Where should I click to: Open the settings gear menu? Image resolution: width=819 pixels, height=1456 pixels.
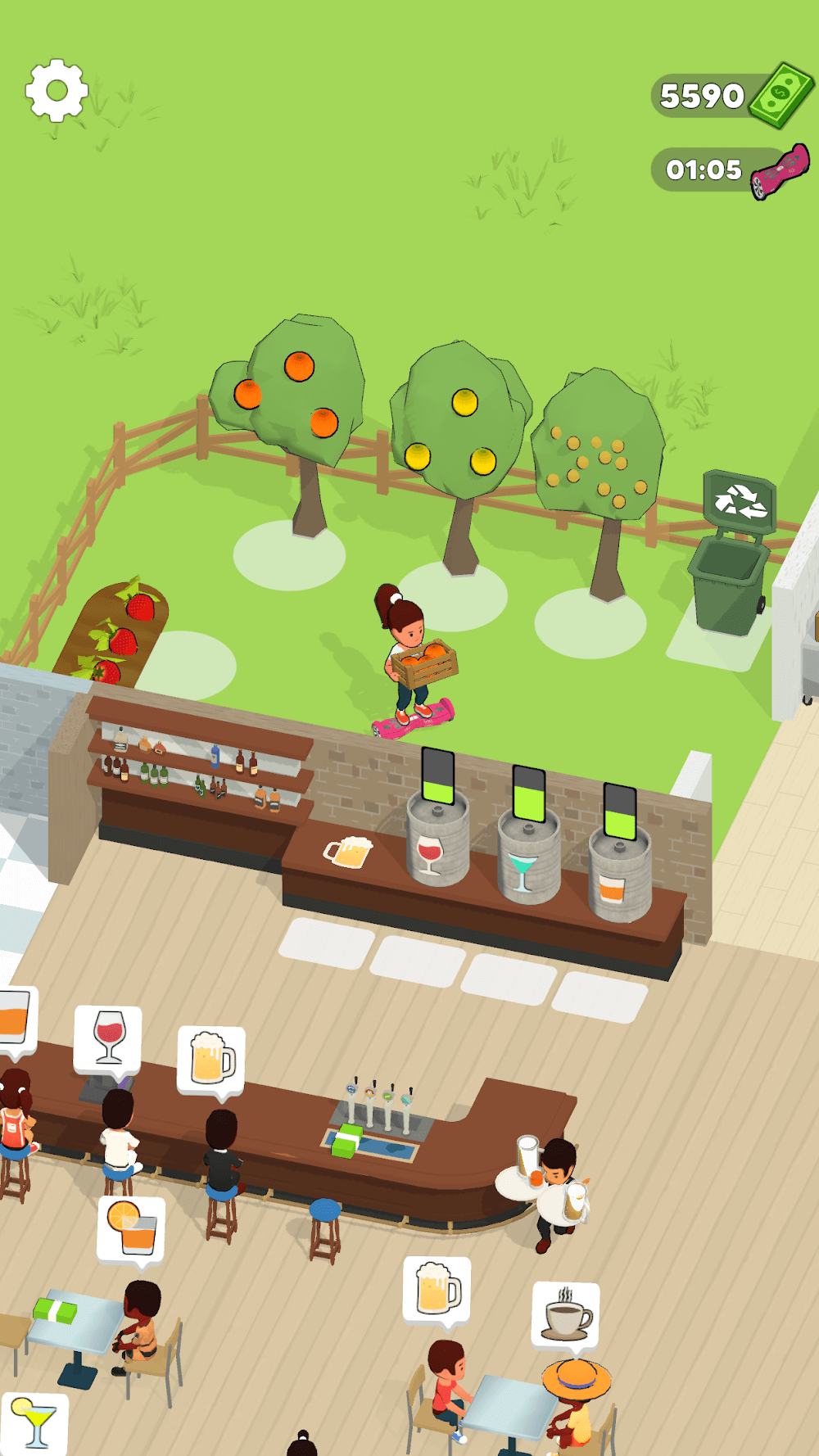click(57, 90)
